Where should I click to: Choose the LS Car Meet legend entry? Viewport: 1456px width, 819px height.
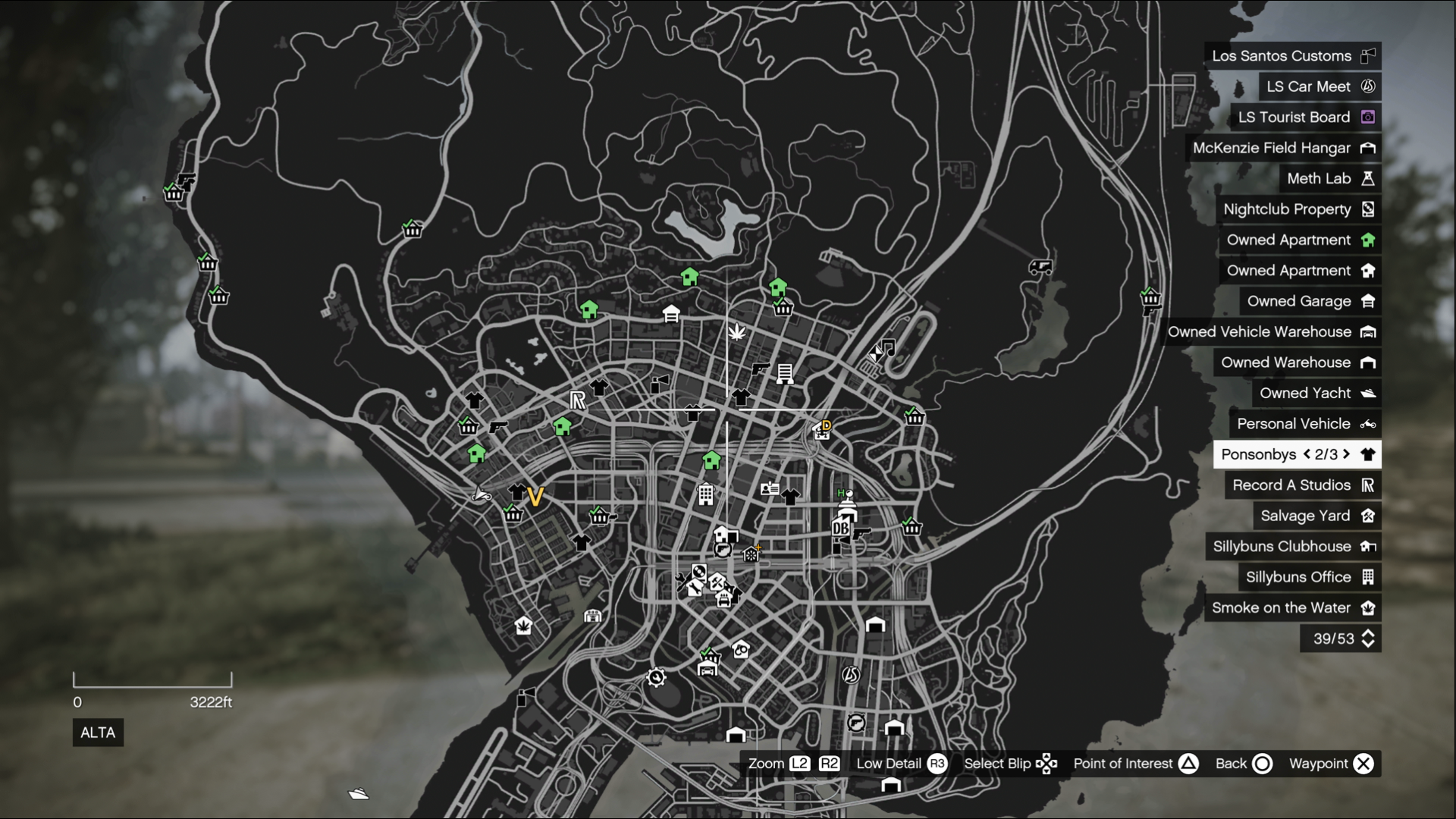(1319, 86)
